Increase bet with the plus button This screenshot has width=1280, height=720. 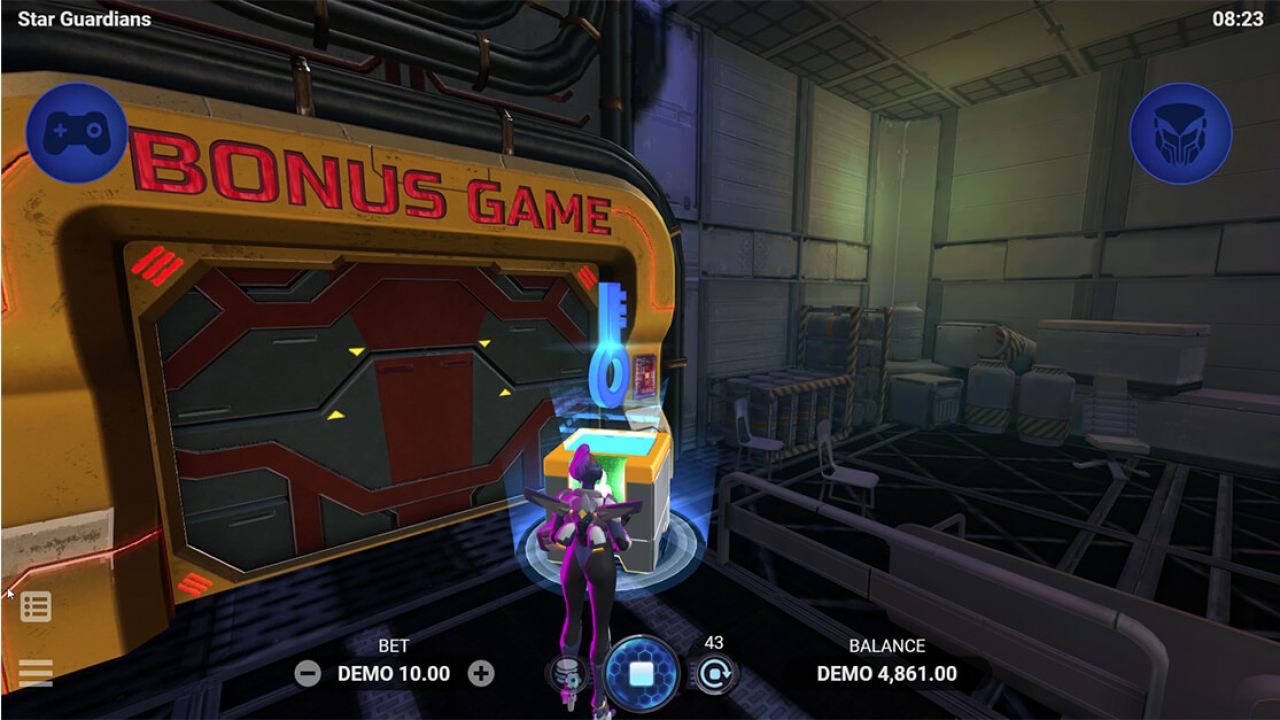[479, 674]
